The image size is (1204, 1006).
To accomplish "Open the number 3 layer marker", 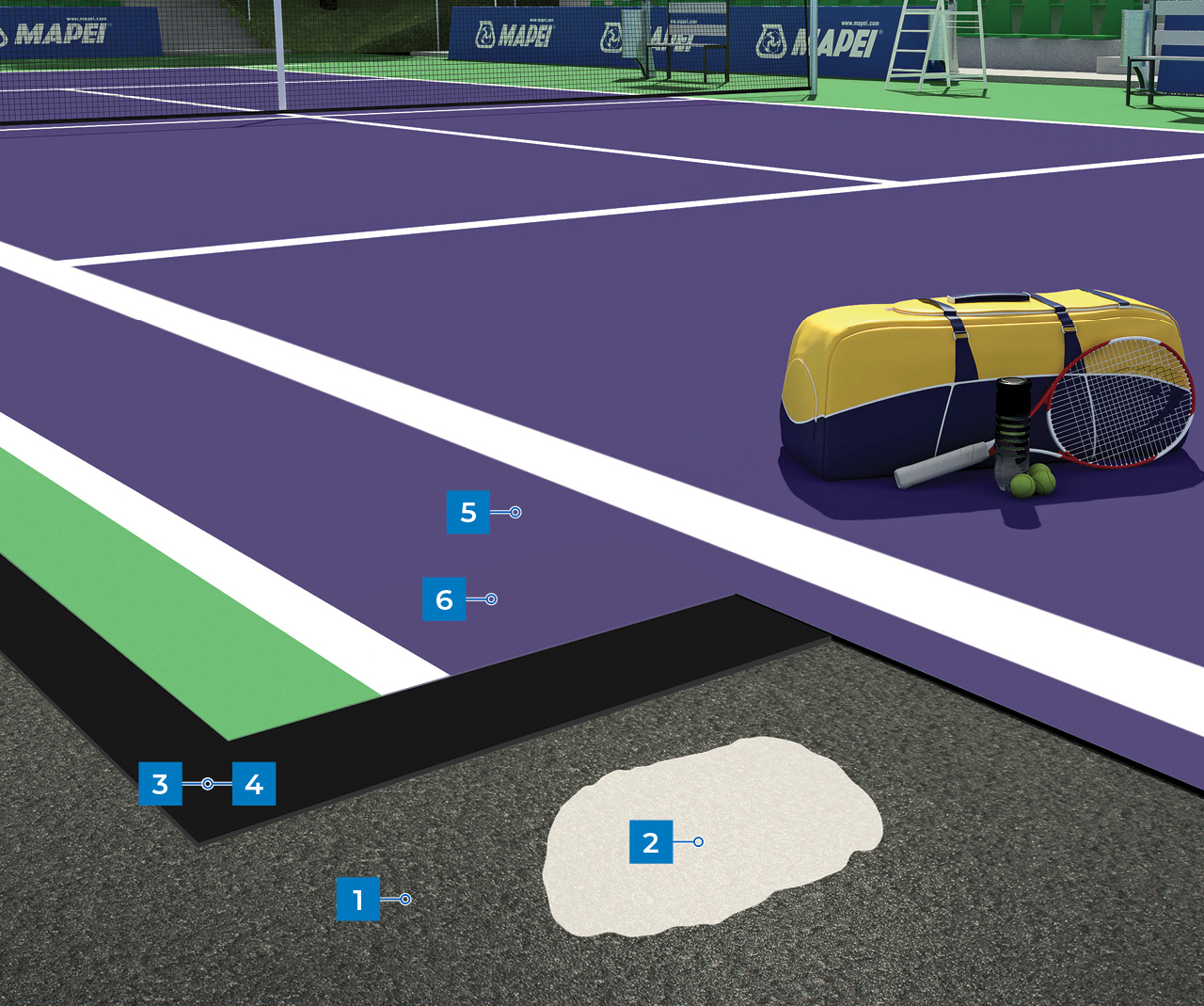I will 160,783.
